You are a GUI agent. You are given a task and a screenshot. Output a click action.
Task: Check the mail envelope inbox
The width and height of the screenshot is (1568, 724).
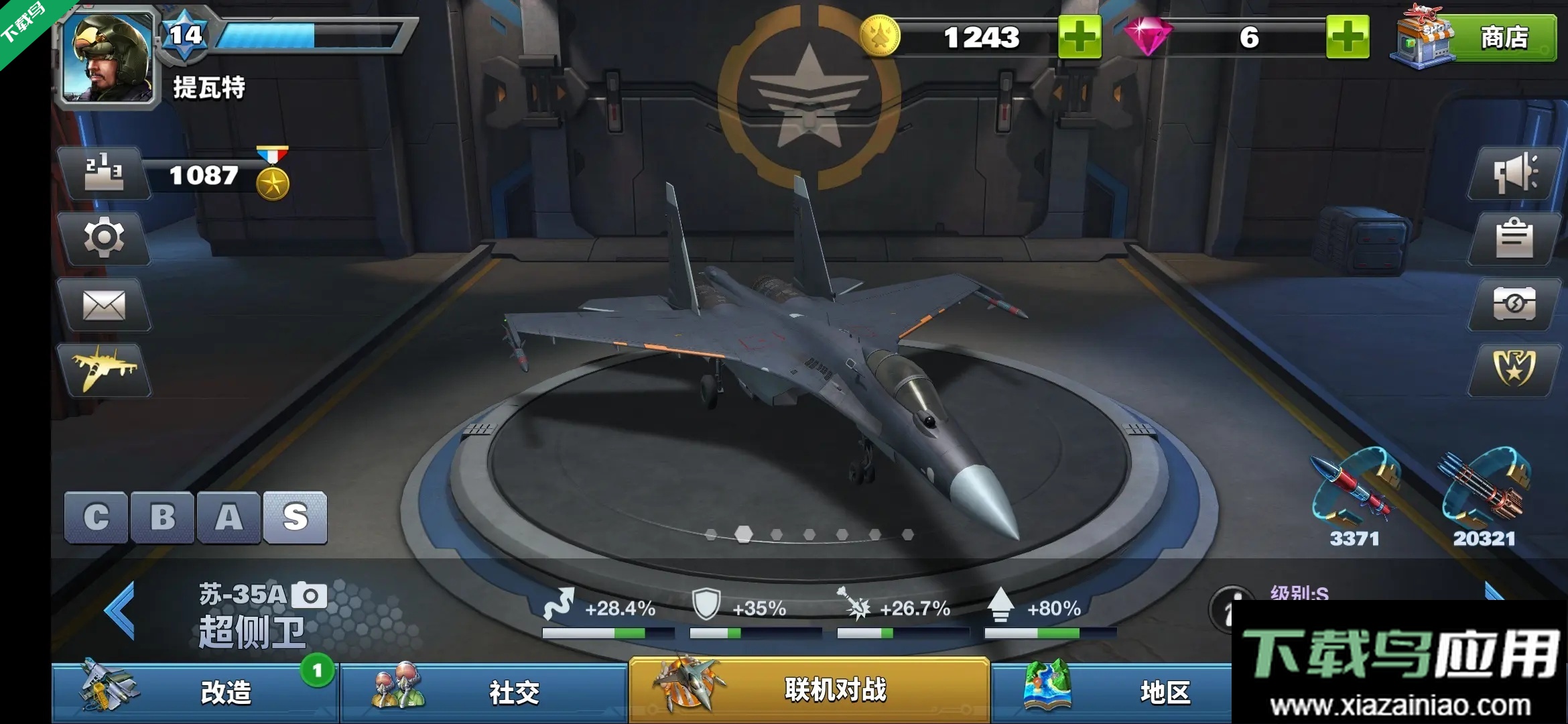pos(104,305)
